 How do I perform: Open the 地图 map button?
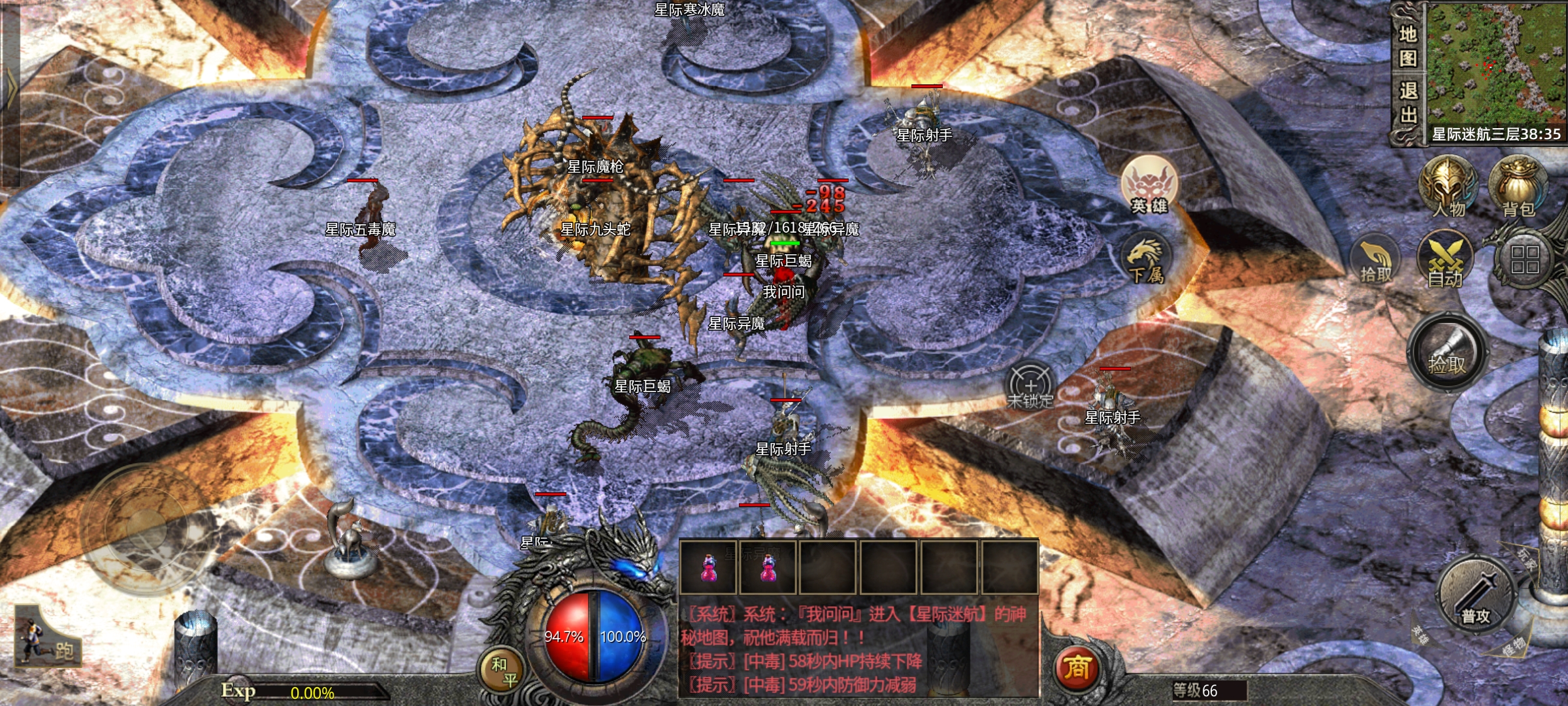tap(1408, 46)
